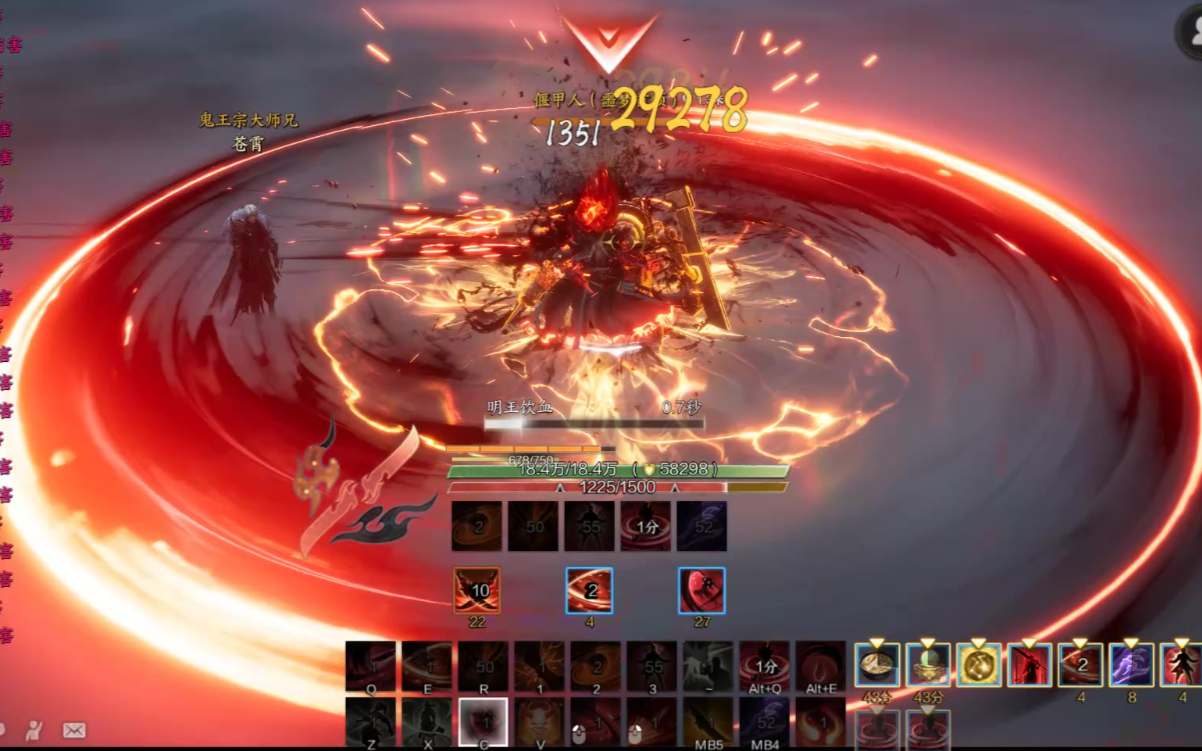Use the demon mask skill on V
Screen dimensions: 1202x751
coord(539,722)
